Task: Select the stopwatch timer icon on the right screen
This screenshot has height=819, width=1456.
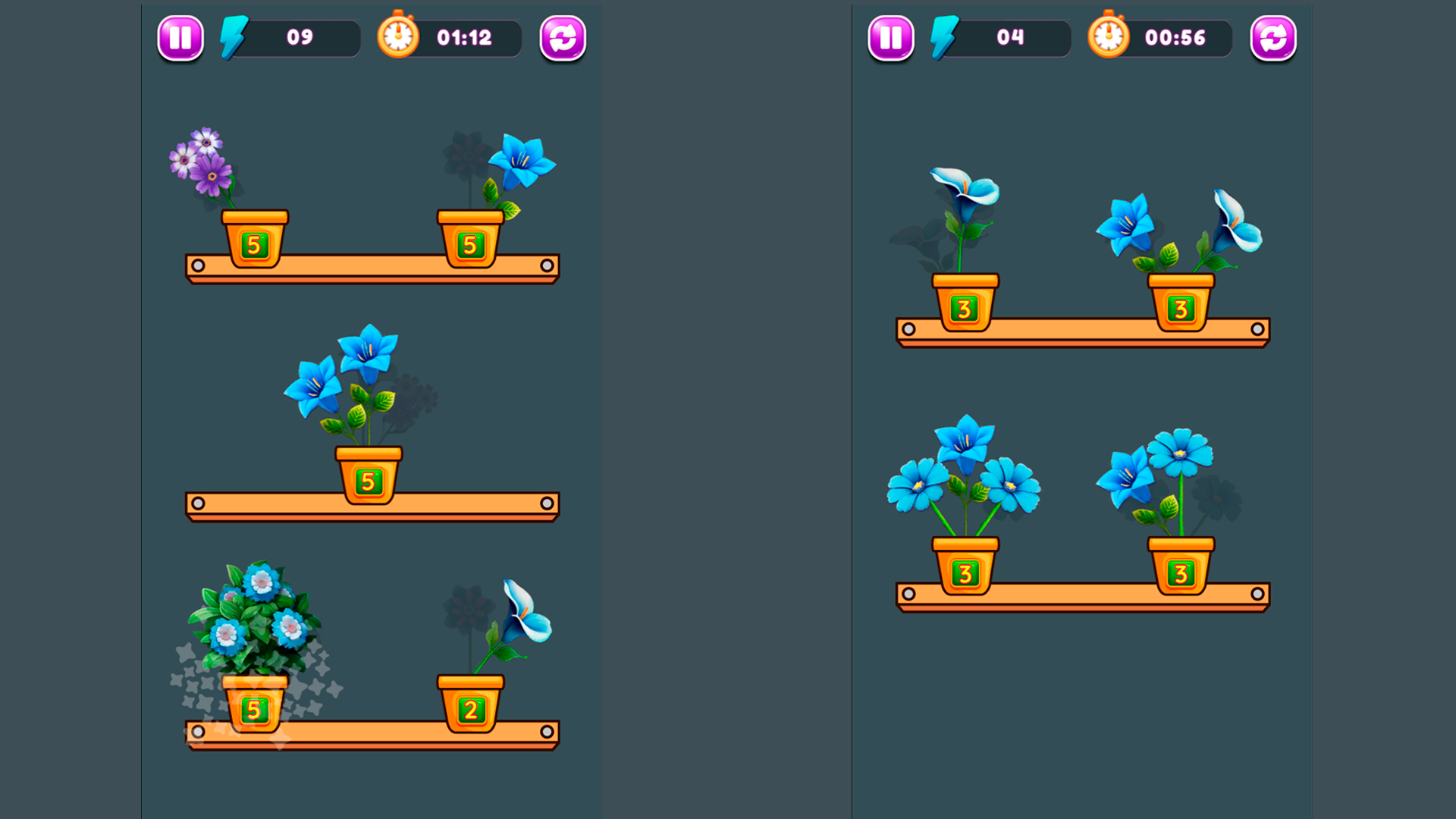Action: pos(1108,36)
